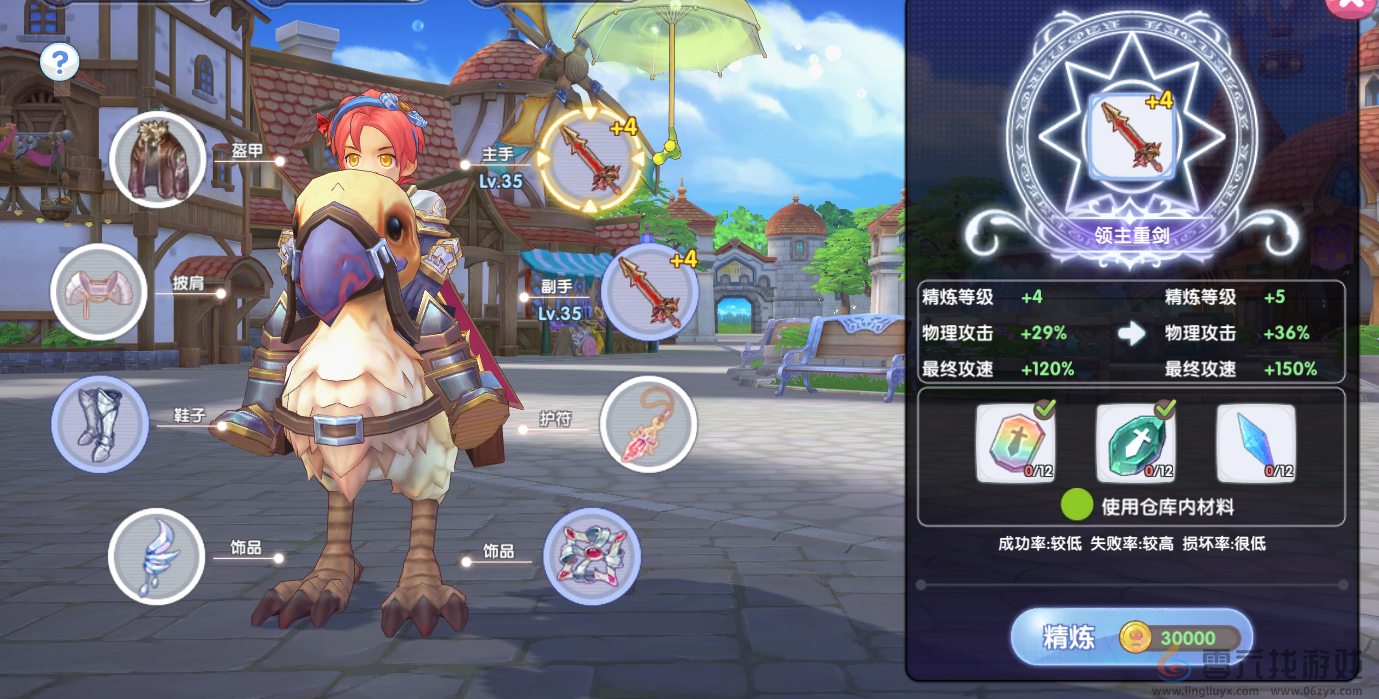This screenshot has height=699, width=1379.
Task: Select the amulet (护符) pendant slot
Action: (x=647, y=423)
